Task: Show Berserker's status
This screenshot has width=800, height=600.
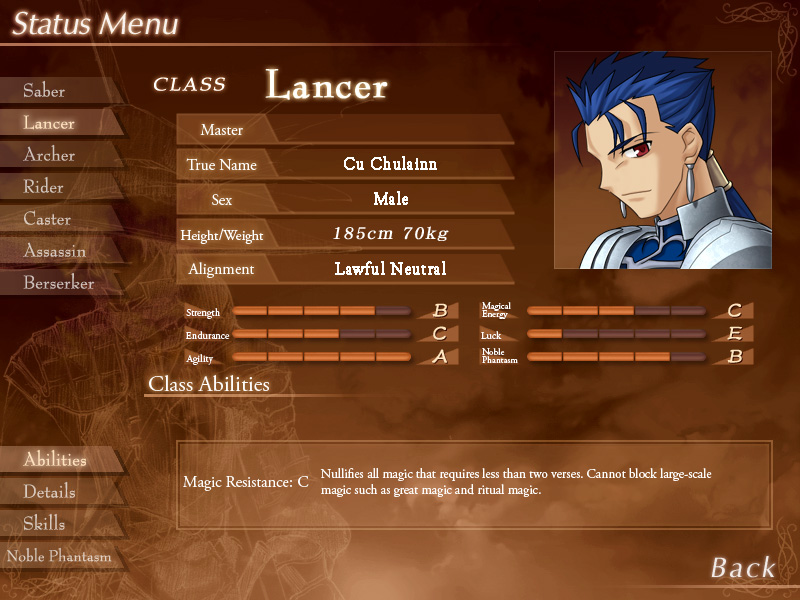Action: (x=59, y=283)
